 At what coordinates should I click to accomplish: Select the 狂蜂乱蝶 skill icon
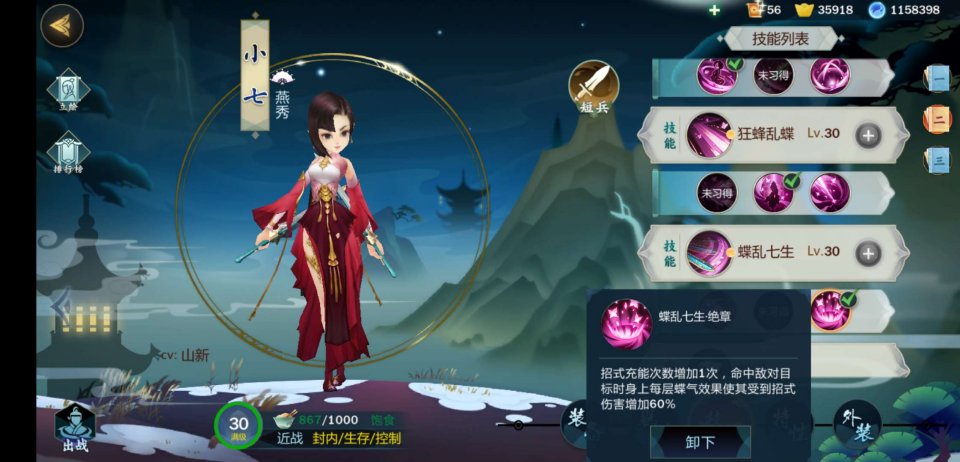pos(709,135)
